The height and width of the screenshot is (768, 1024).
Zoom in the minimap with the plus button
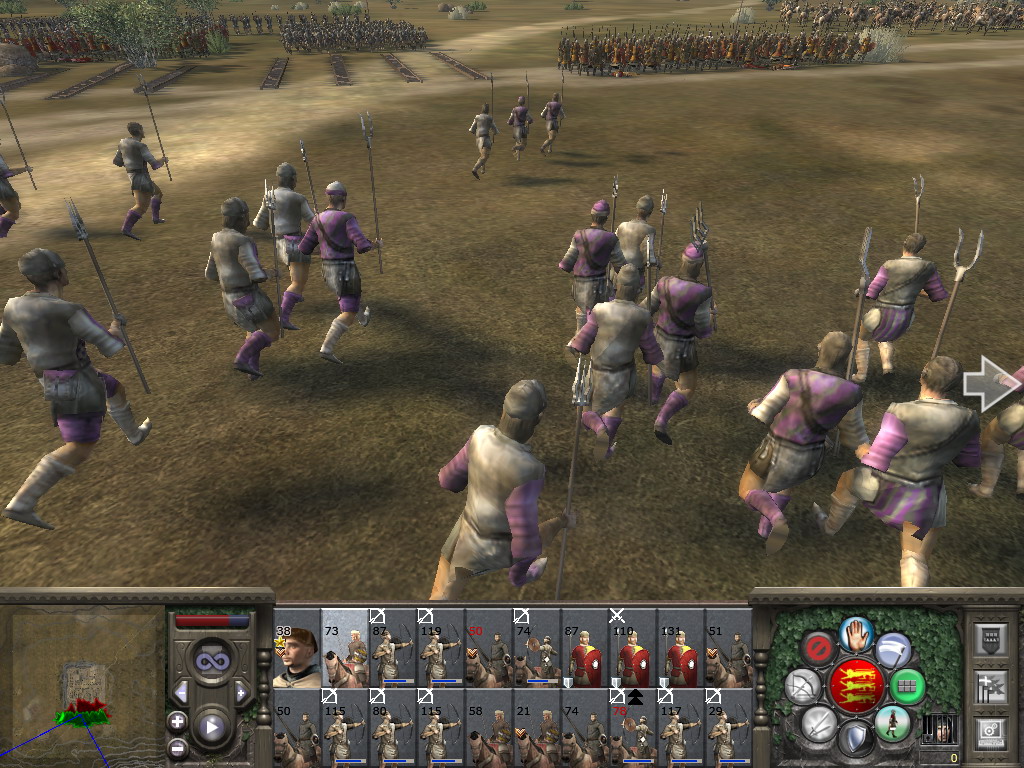(x=177, y=721)
